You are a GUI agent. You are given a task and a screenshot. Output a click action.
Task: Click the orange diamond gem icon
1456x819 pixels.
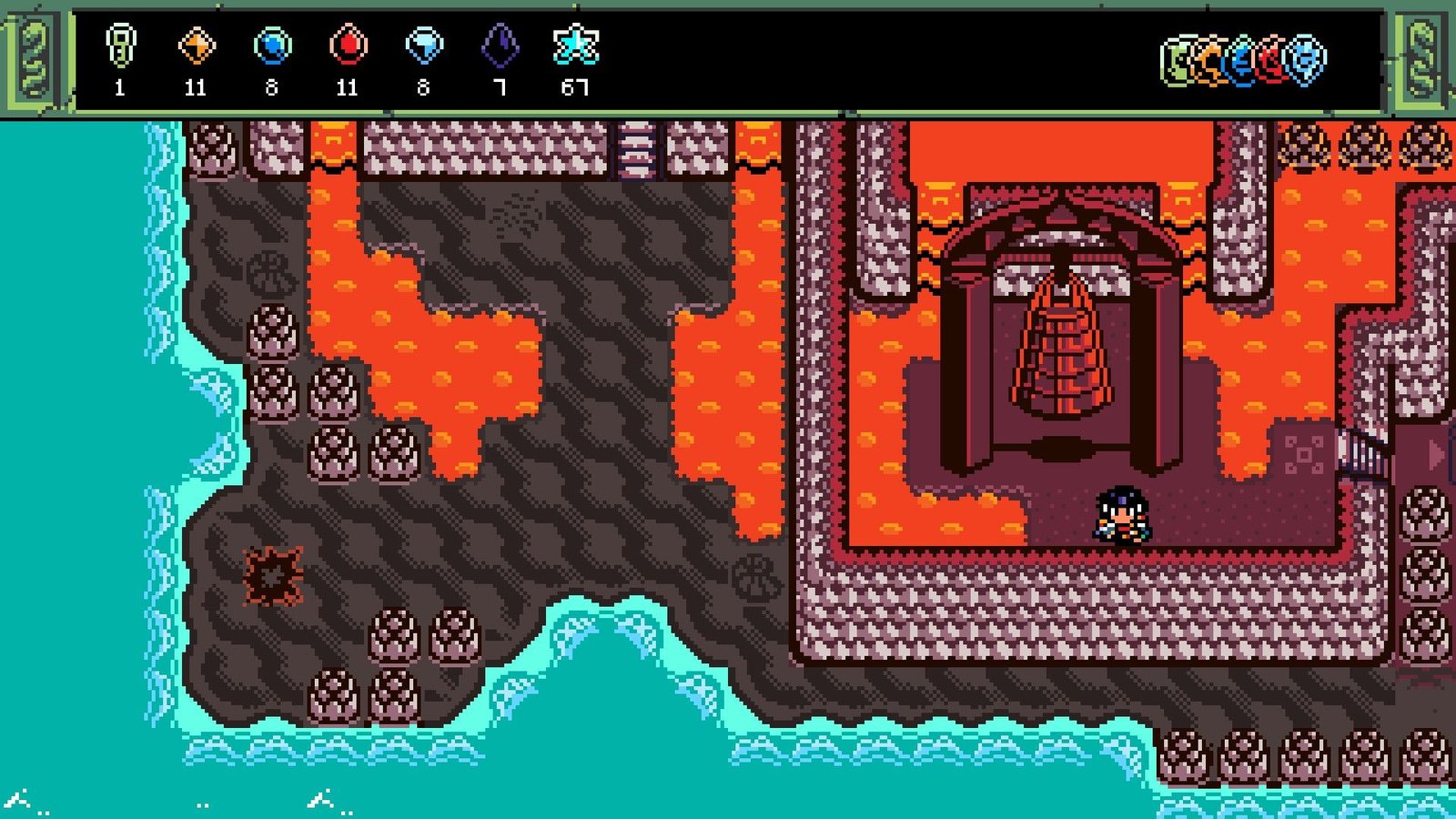coord(196,45)
